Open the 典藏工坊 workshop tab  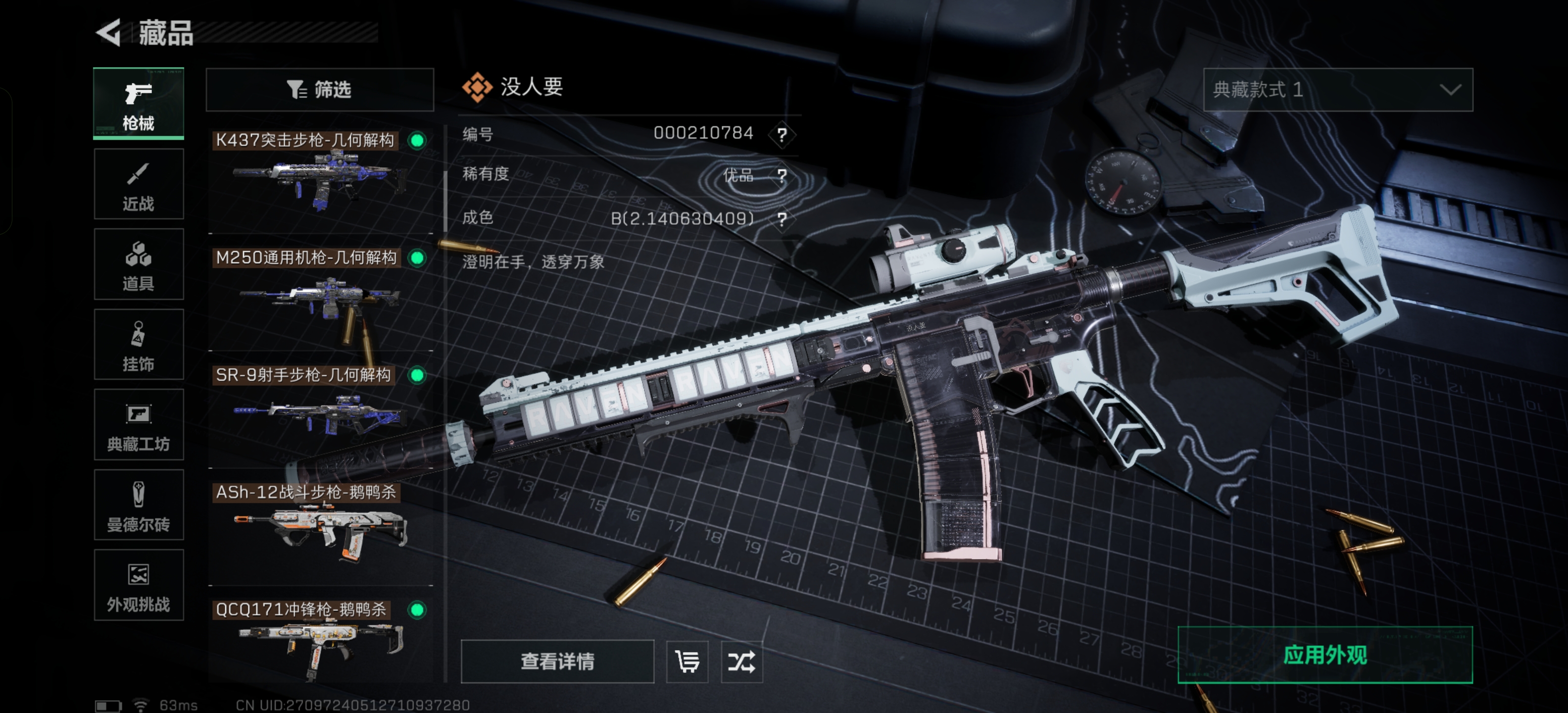tap(139, 425)
